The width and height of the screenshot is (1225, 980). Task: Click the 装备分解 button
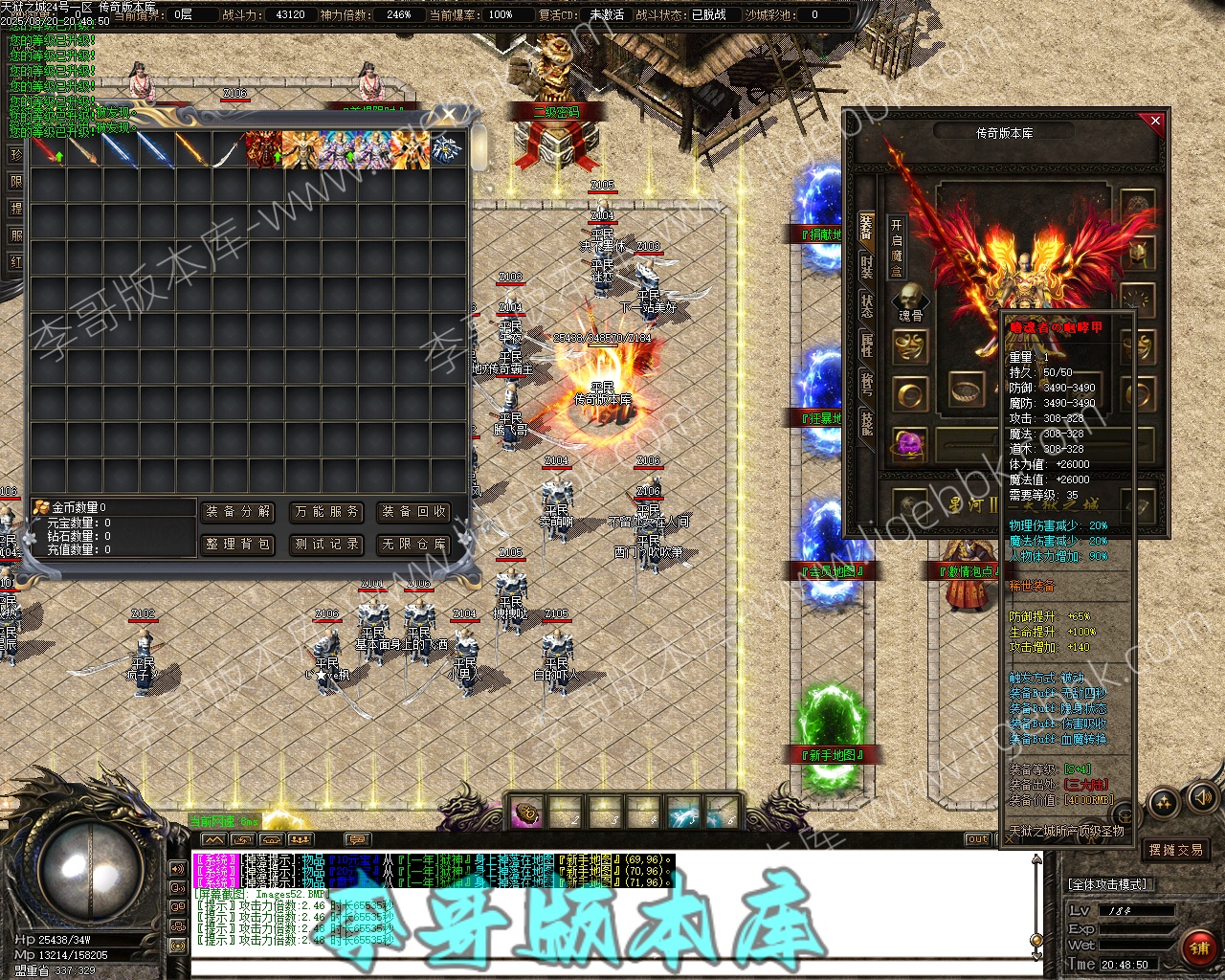[238, 512]
